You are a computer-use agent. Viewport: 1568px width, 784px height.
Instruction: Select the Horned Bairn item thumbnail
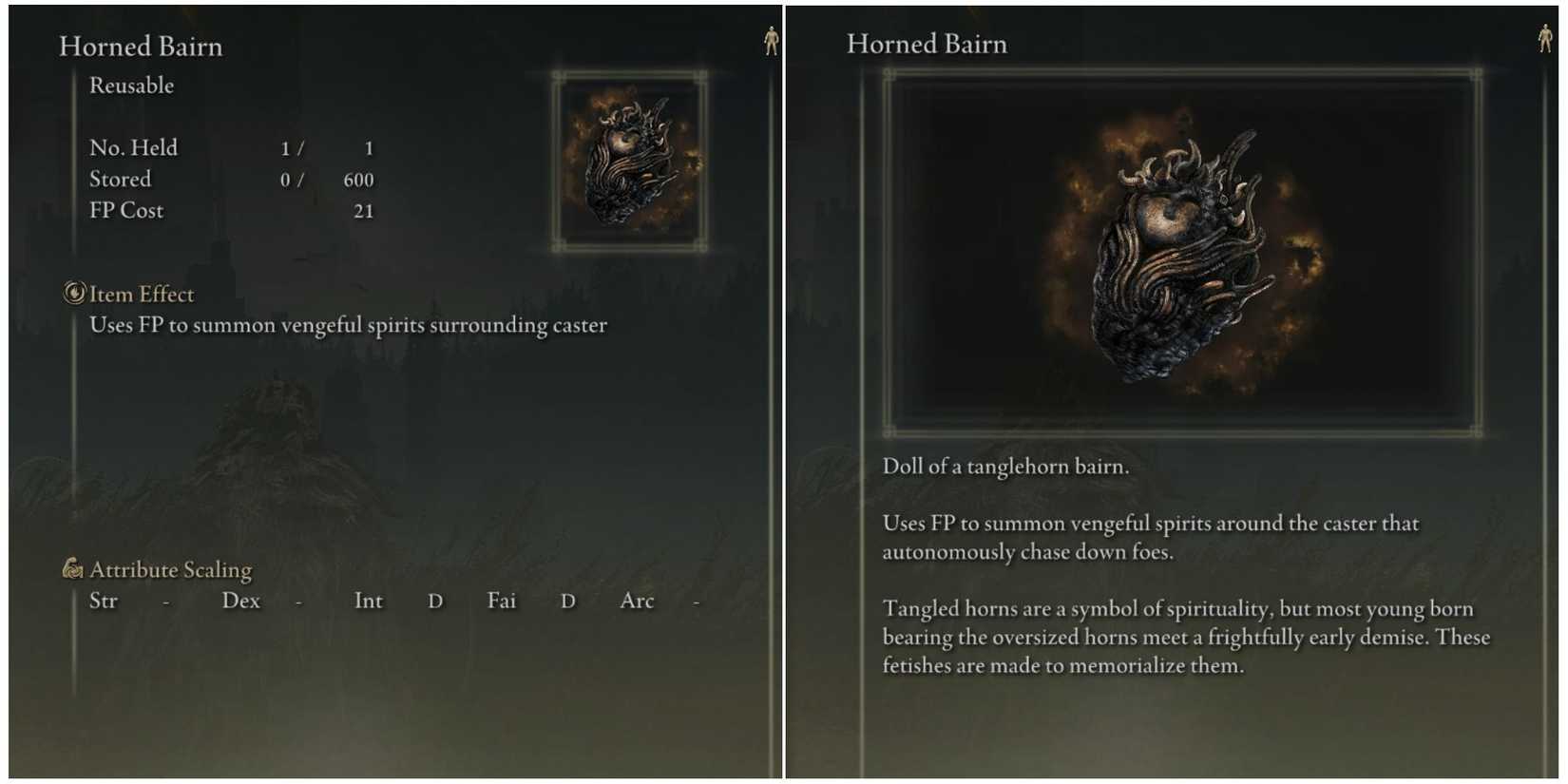627,163
